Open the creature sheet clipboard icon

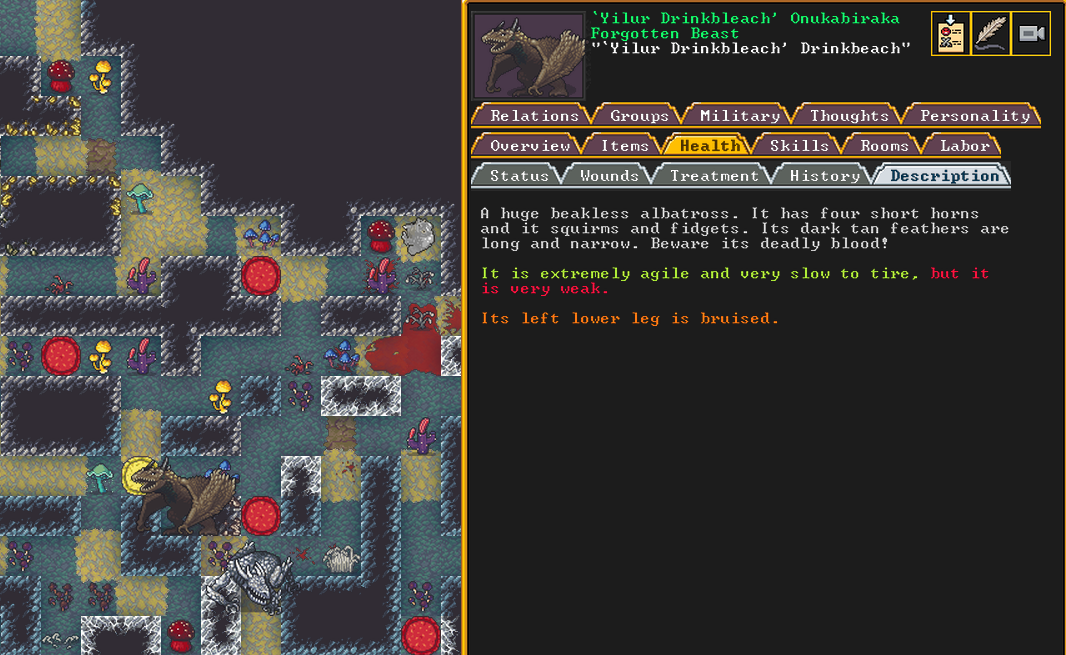coord(950,34)
